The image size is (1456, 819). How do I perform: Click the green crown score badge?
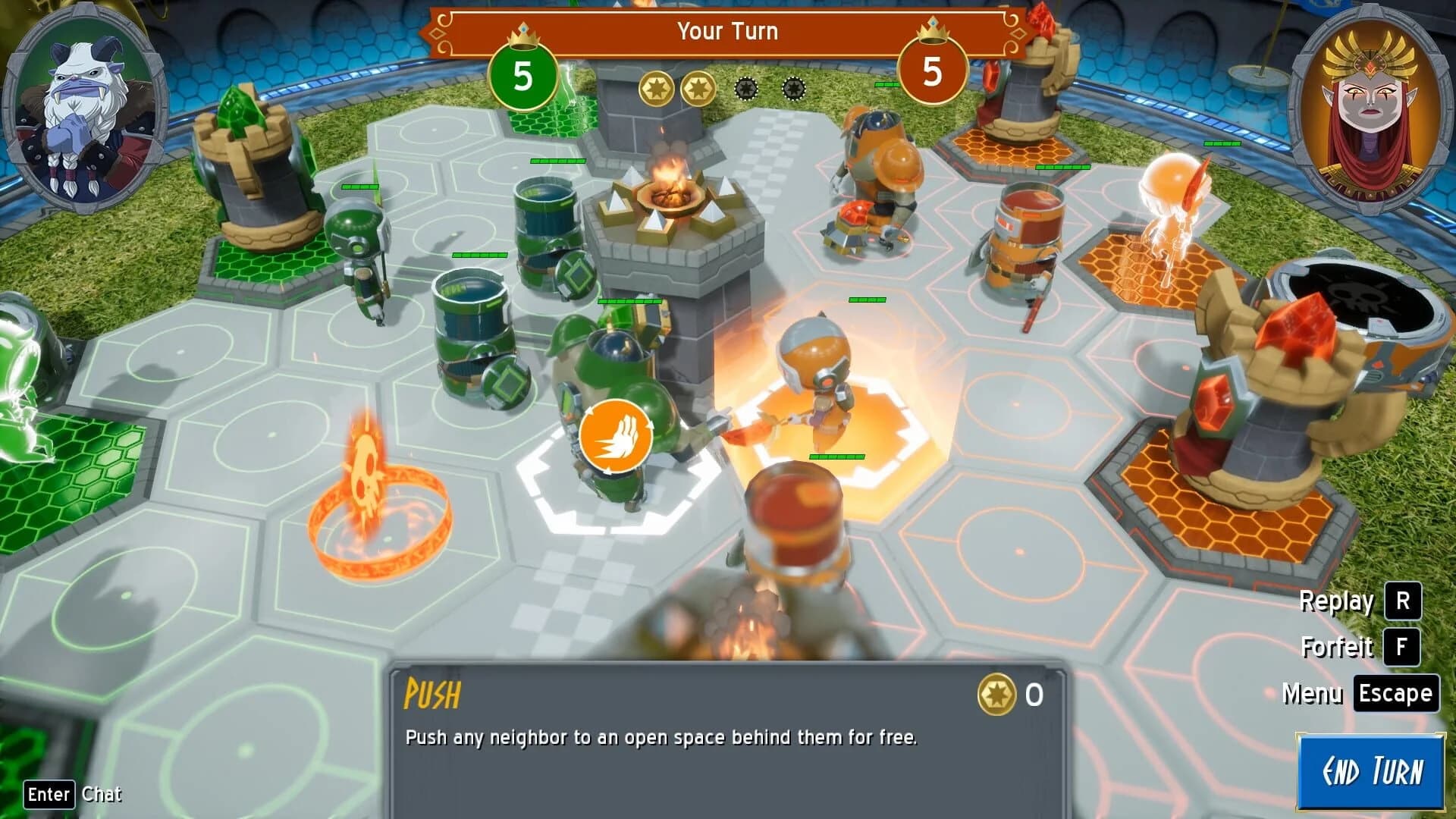(x=522, y=76)
